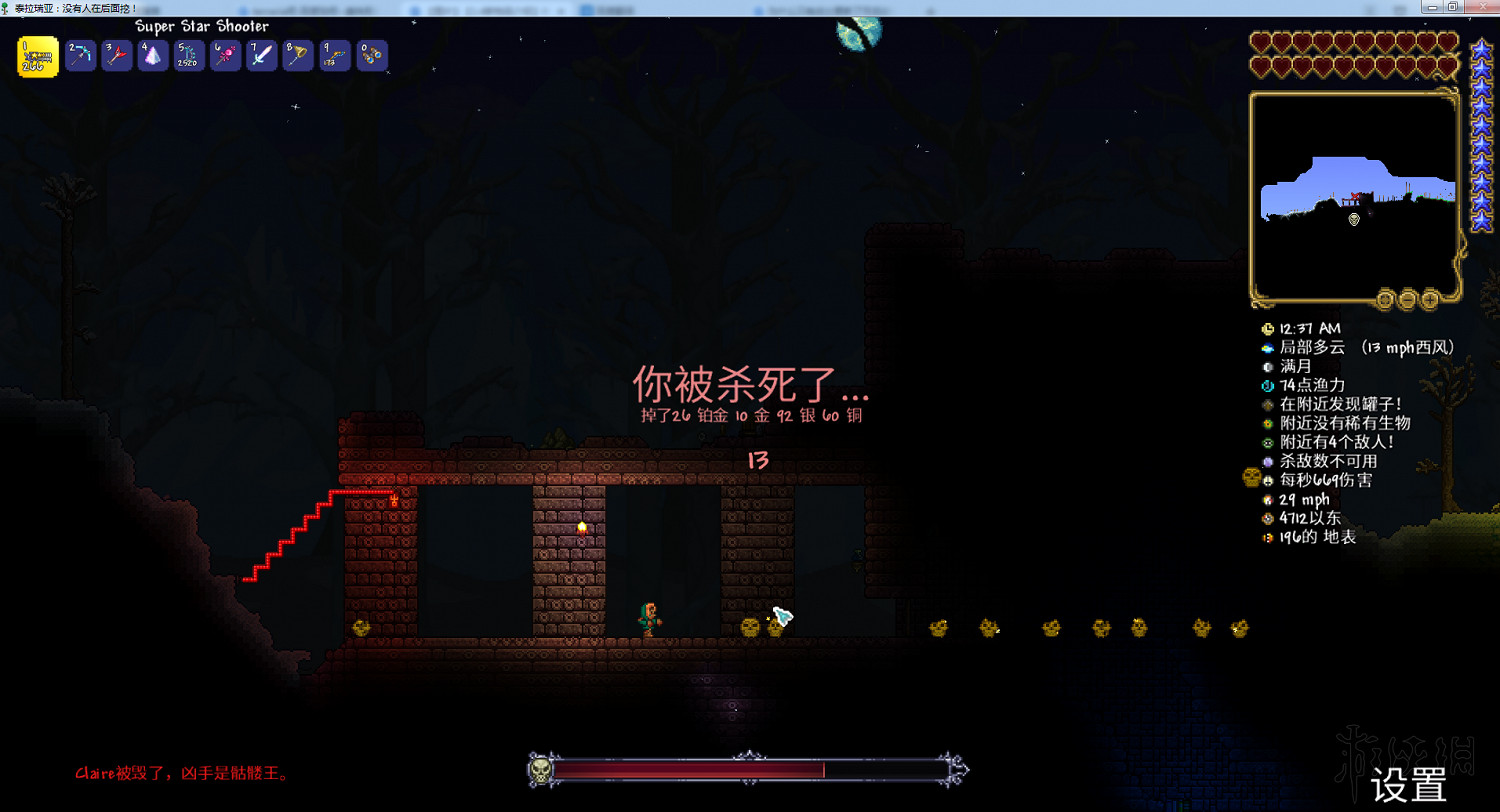
Task: Select the glowing sword in hotbar slot 7
Action: (261, 57)
